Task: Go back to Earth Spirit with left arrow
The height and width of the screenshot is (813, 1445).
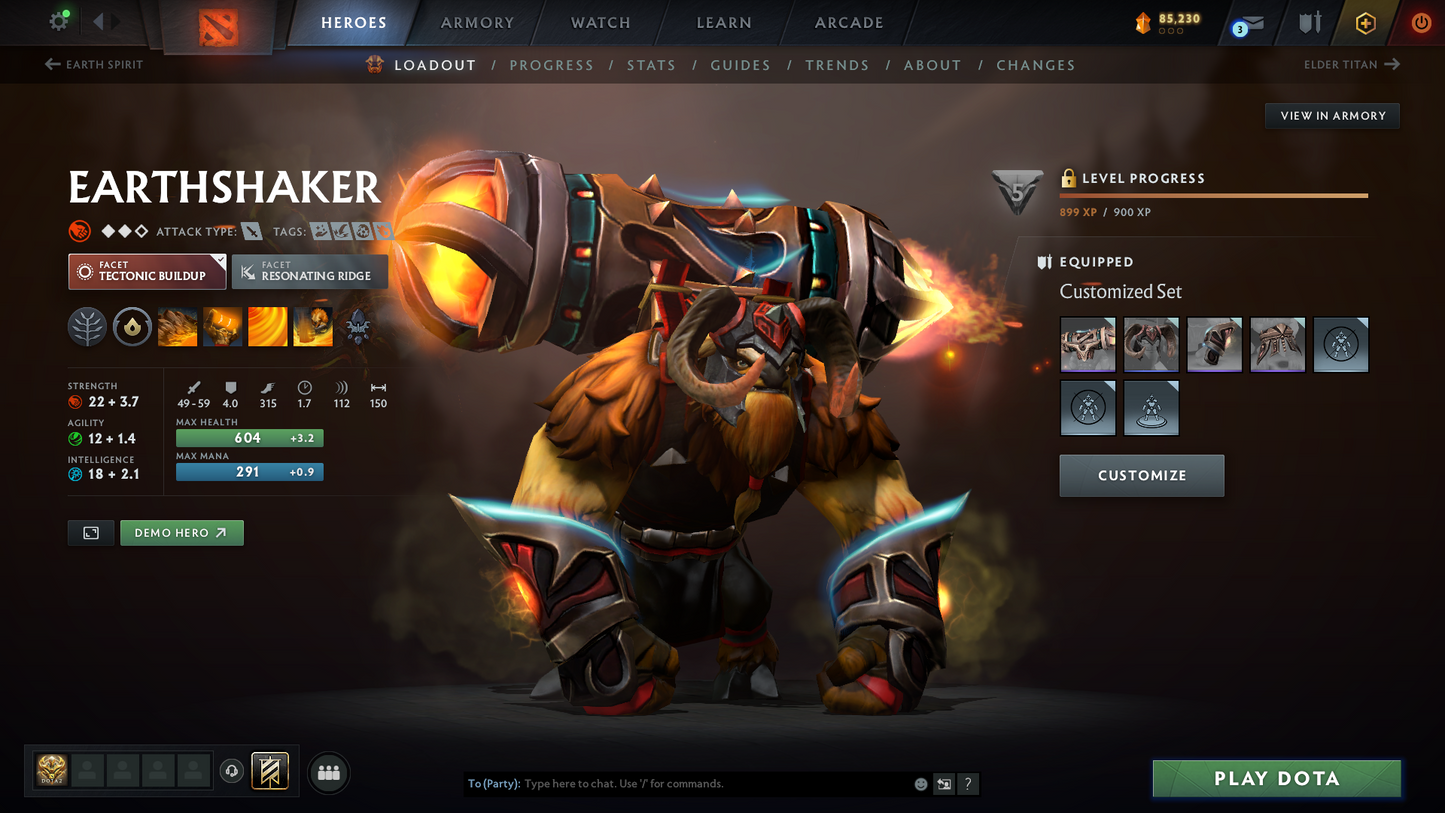Action: click(50, 64)
